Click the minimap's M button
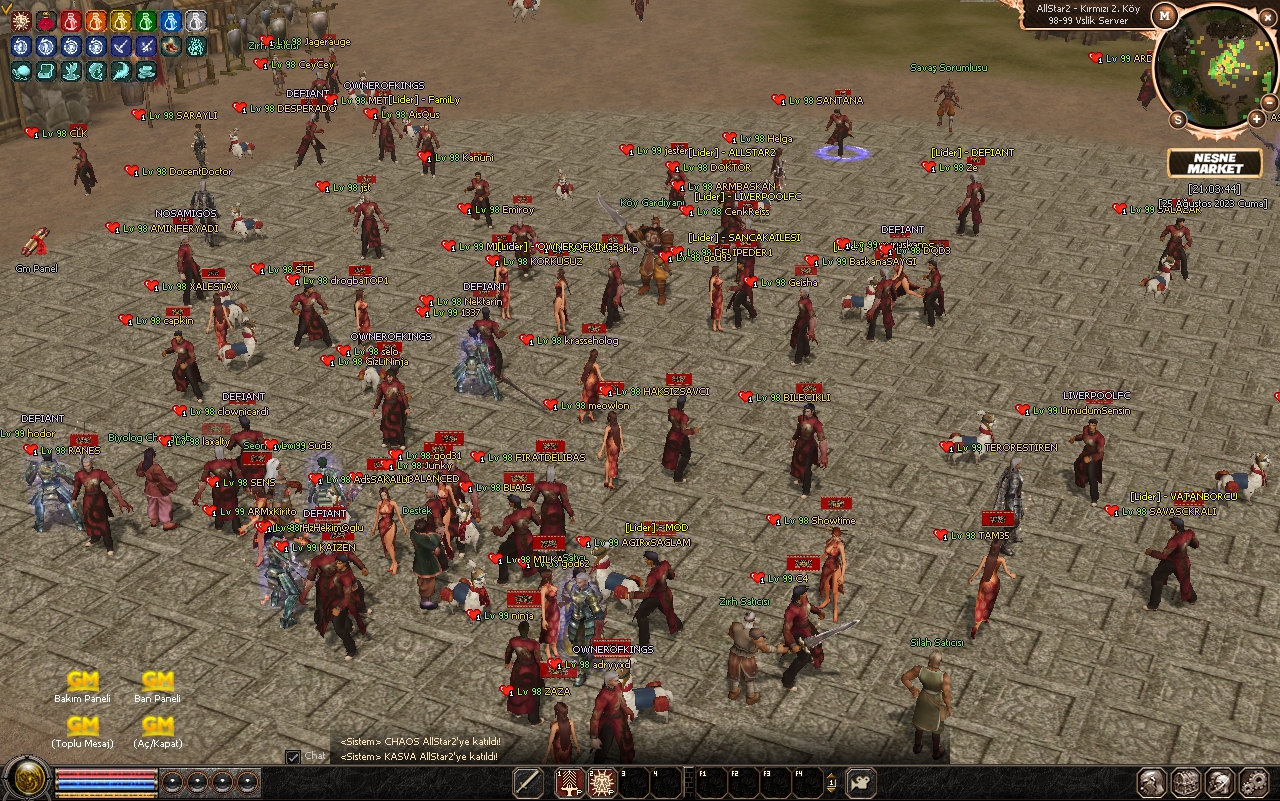Screen dimensions: 1280x801 1164,15
